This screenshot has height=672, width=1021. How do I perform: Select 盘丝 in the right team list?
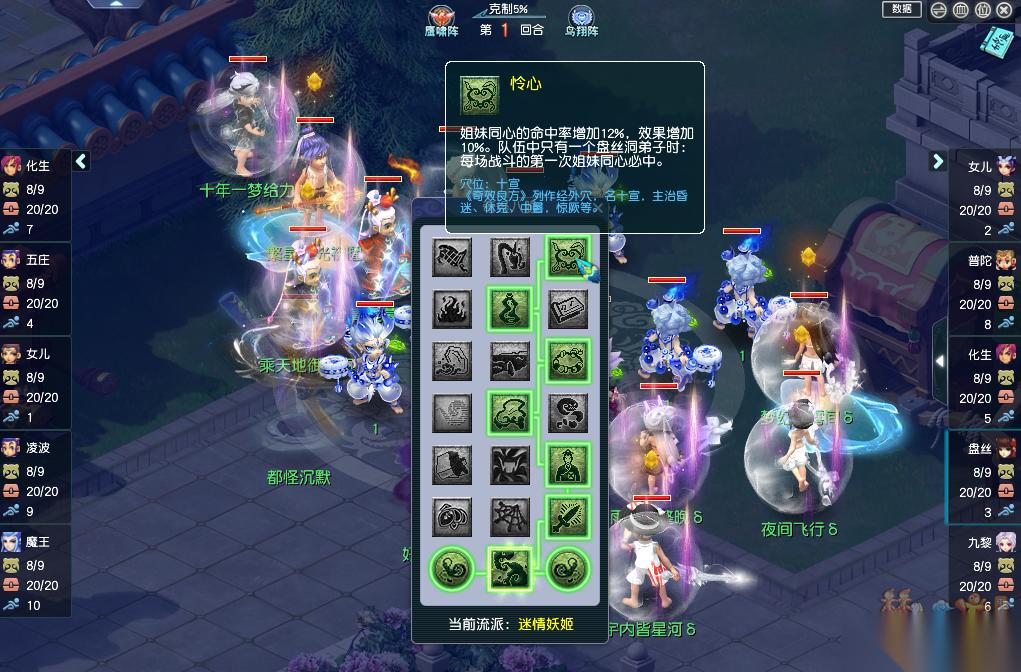coord(982,449)
